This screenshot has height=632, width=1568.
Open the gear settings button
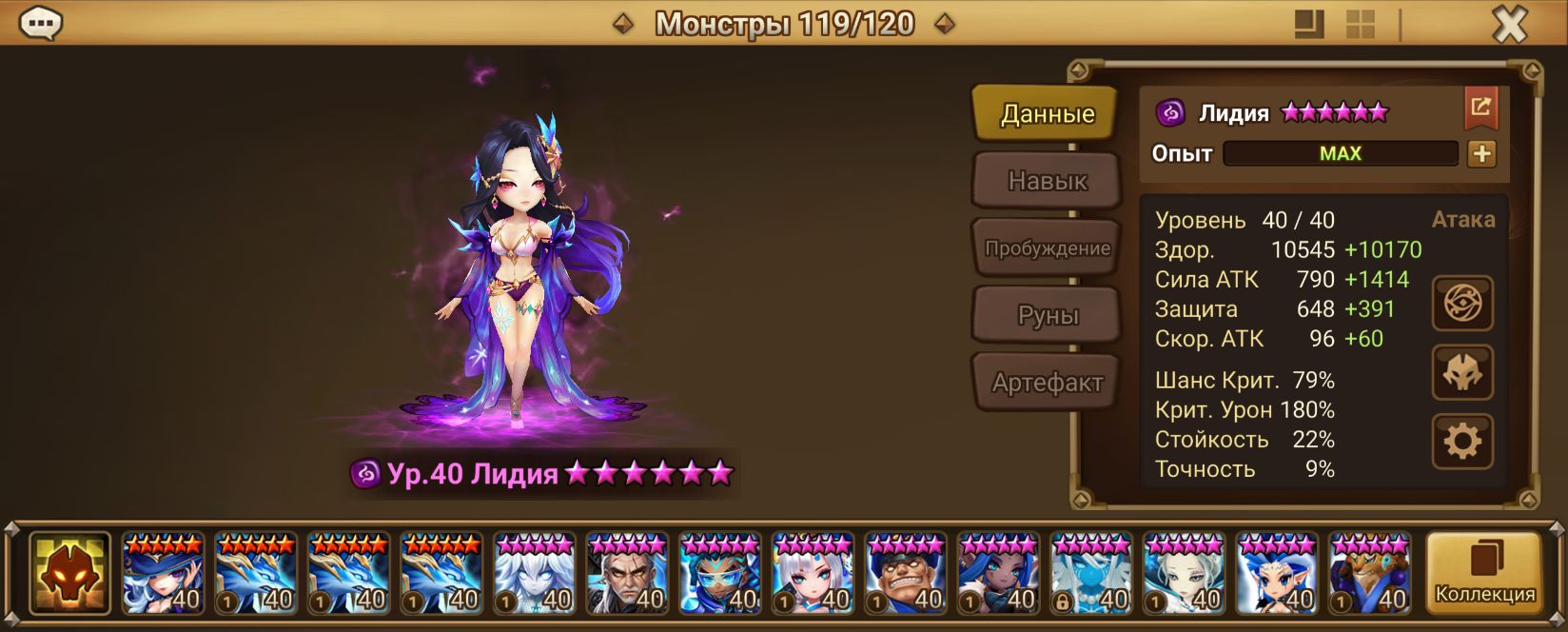1462,441
